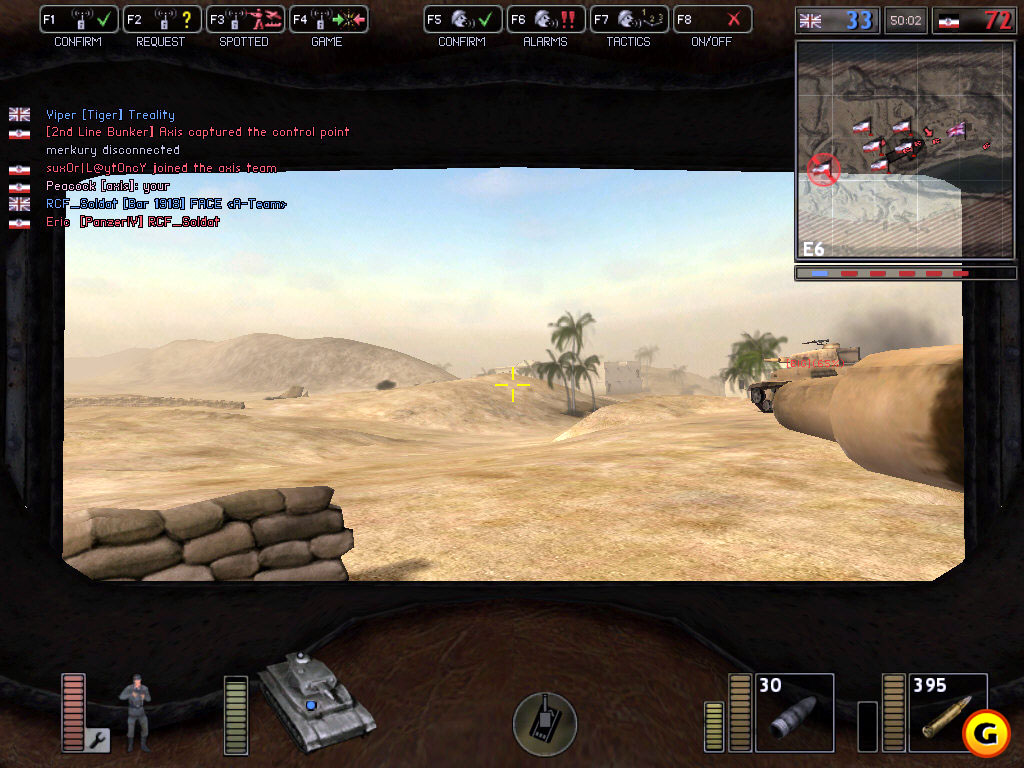Screen dimensions: 1024x768
Task: Activate the F5 Confirm voice command
Action: [x=461, y=19]
